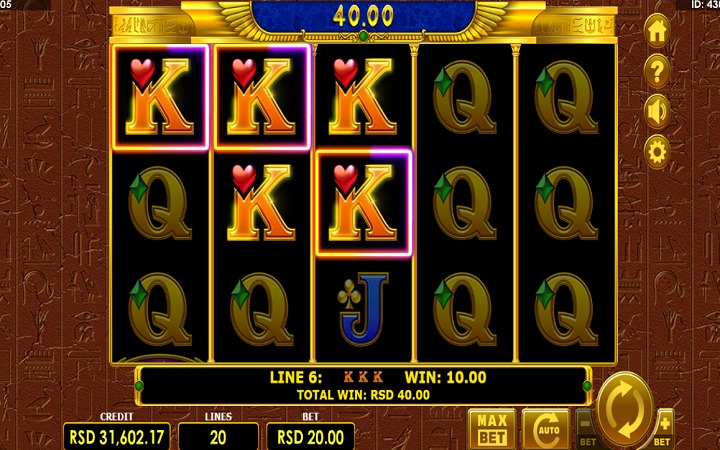This screenshot has width=720, height=450.
Task: Increase the bet with the plus BET button
Action: click(664, 430)
